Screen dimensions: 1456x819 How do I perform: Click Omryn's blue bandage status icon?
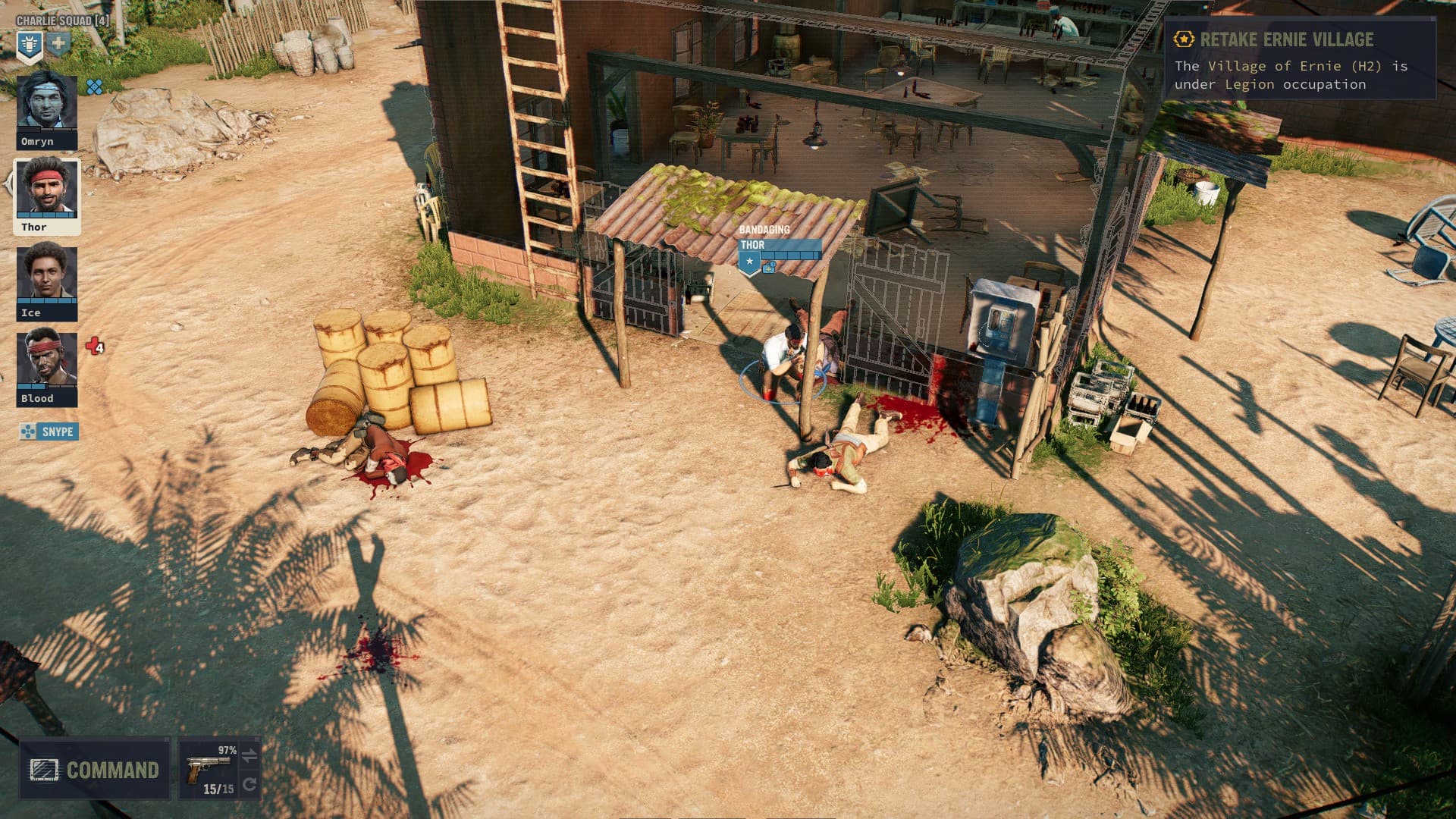point(95,87)
